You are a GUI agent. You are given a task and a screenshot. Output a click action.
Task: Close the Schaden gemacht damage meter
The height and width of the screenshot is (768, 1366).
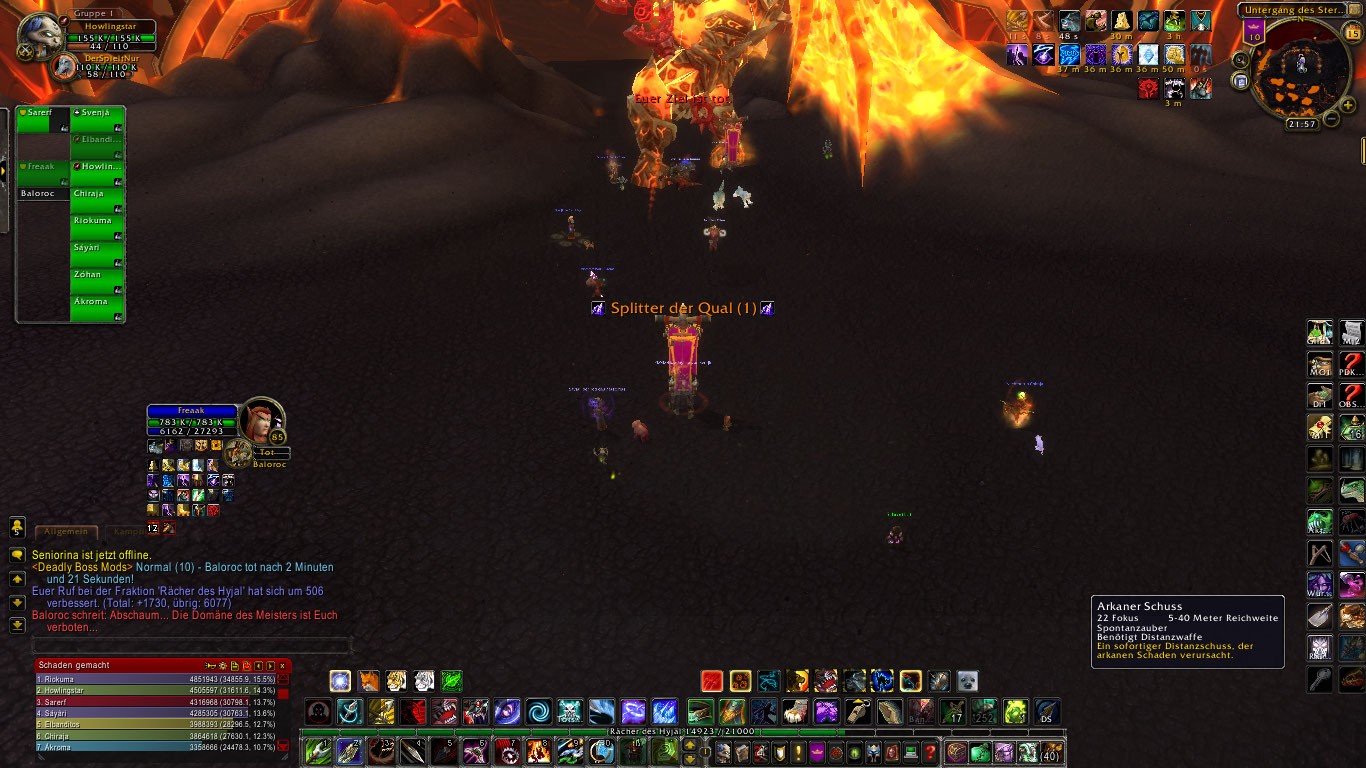283,665
